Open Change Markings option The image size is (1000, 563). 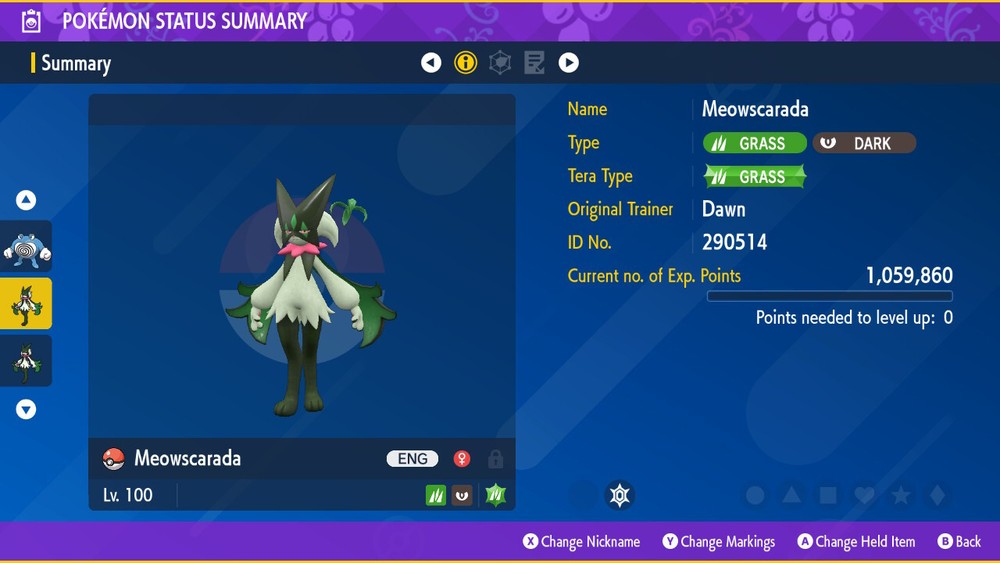click(x=719, y=542)
